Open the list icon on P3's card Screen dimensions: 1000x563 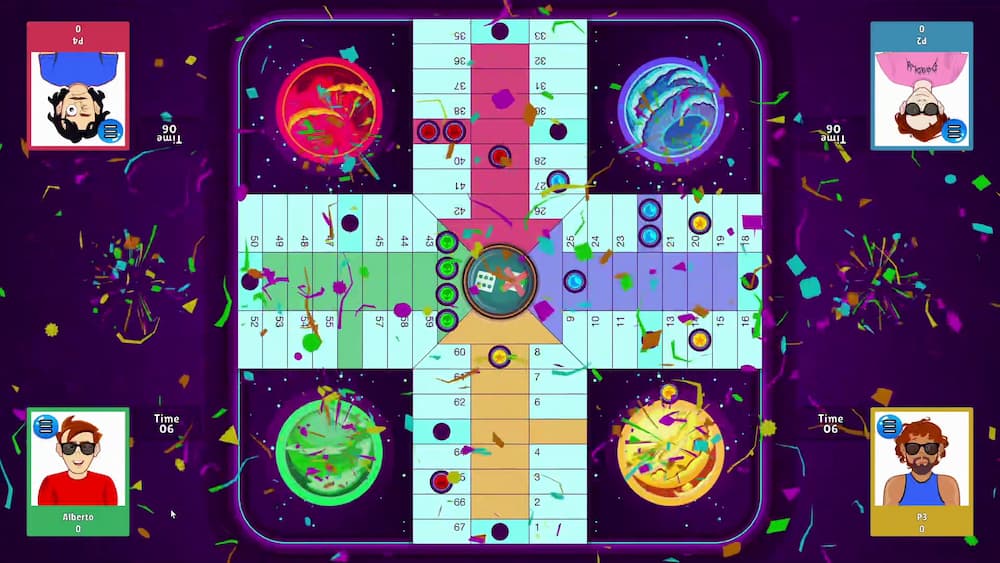point(889,426)
